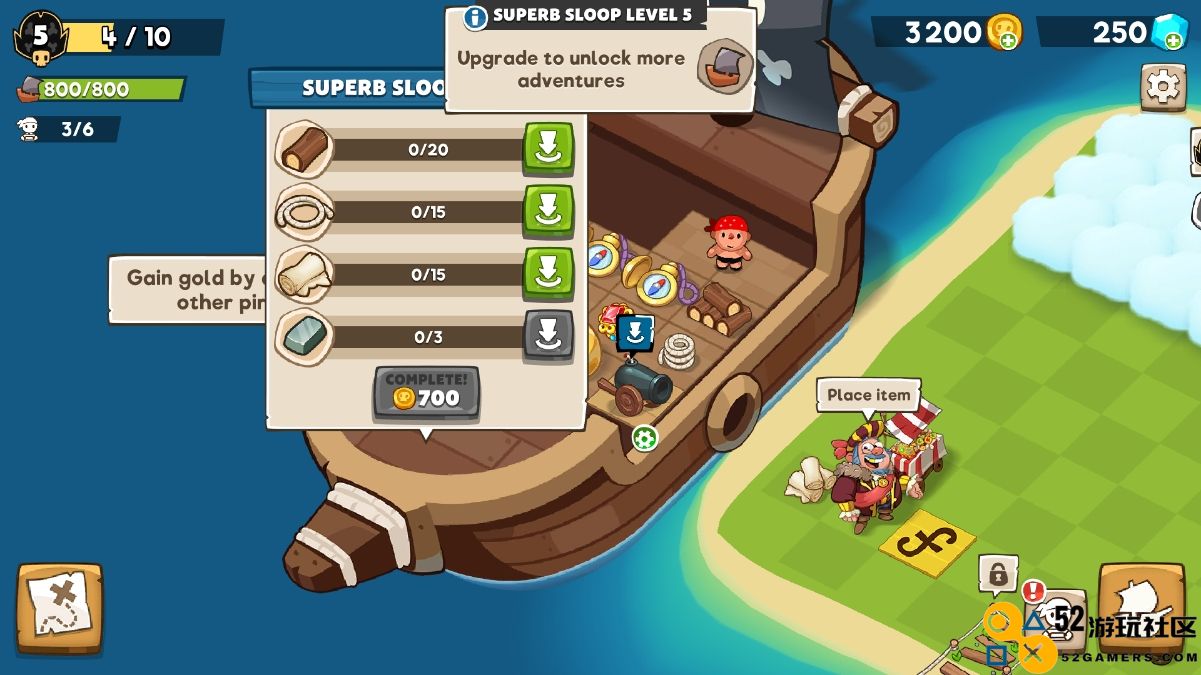The image size is (1201, 675).
Task: Click the Place item speech bubble
Action: click(868, 395)
